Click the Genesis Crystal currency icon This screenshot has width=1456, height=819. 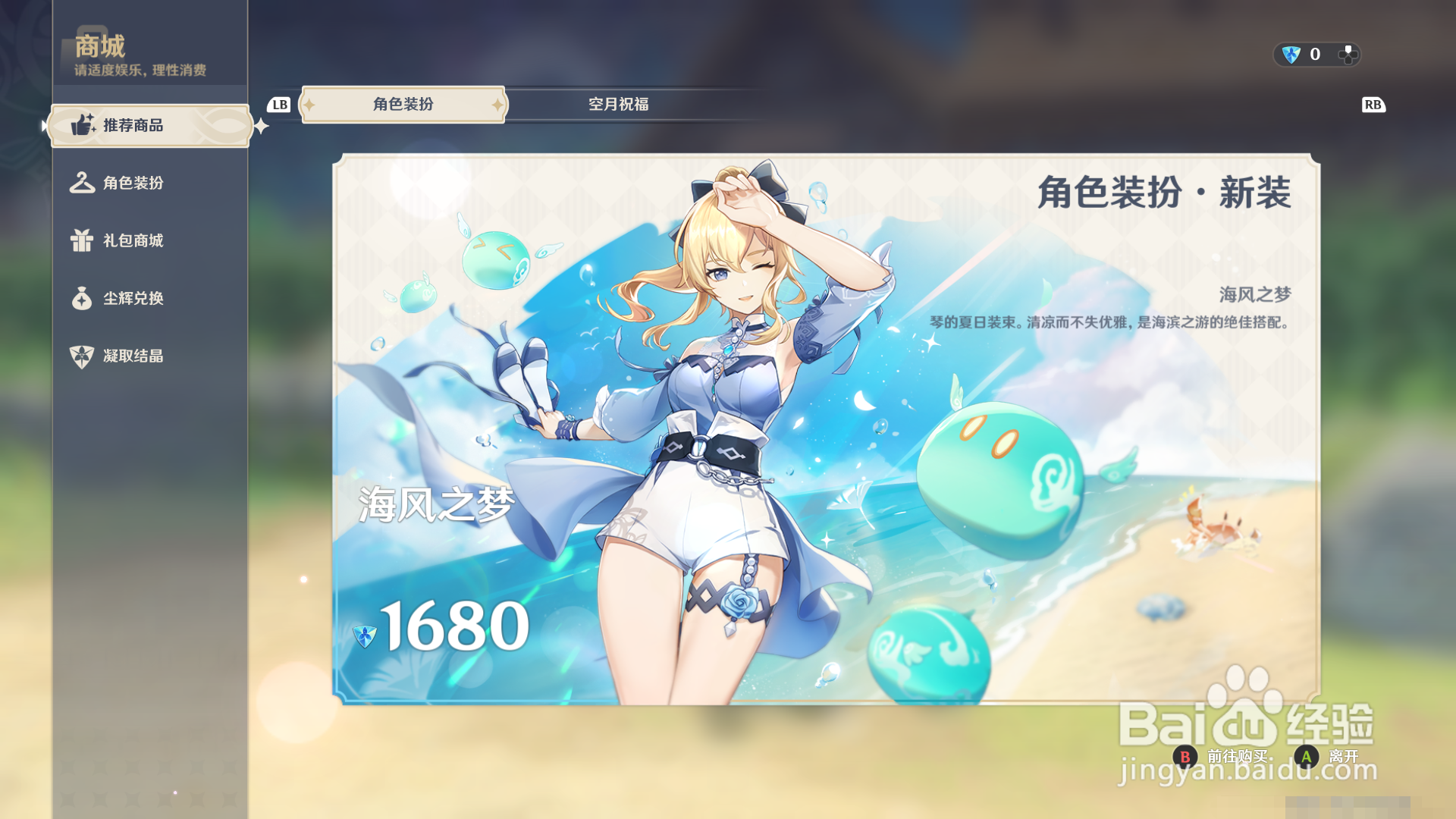(1291, 54)
